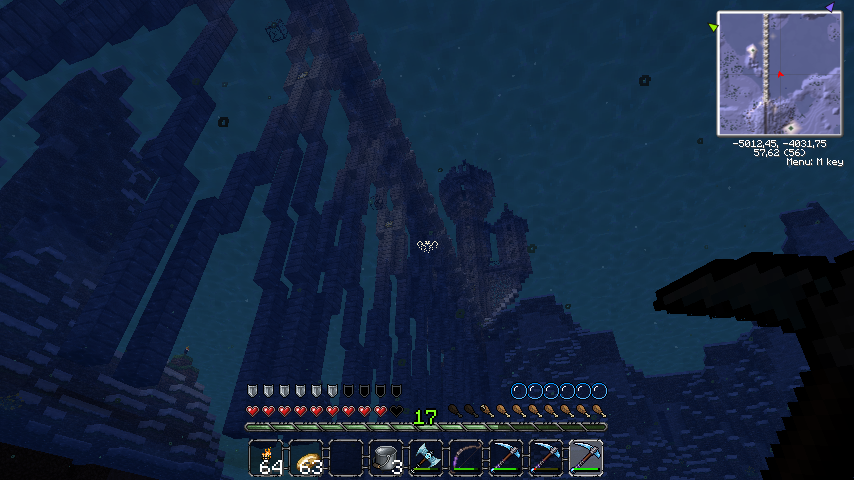Image resolution: width=854 pixels, height=480 pixels.
Task: Equip the battle axe from the hotbar
Action: tap(426, 457)
